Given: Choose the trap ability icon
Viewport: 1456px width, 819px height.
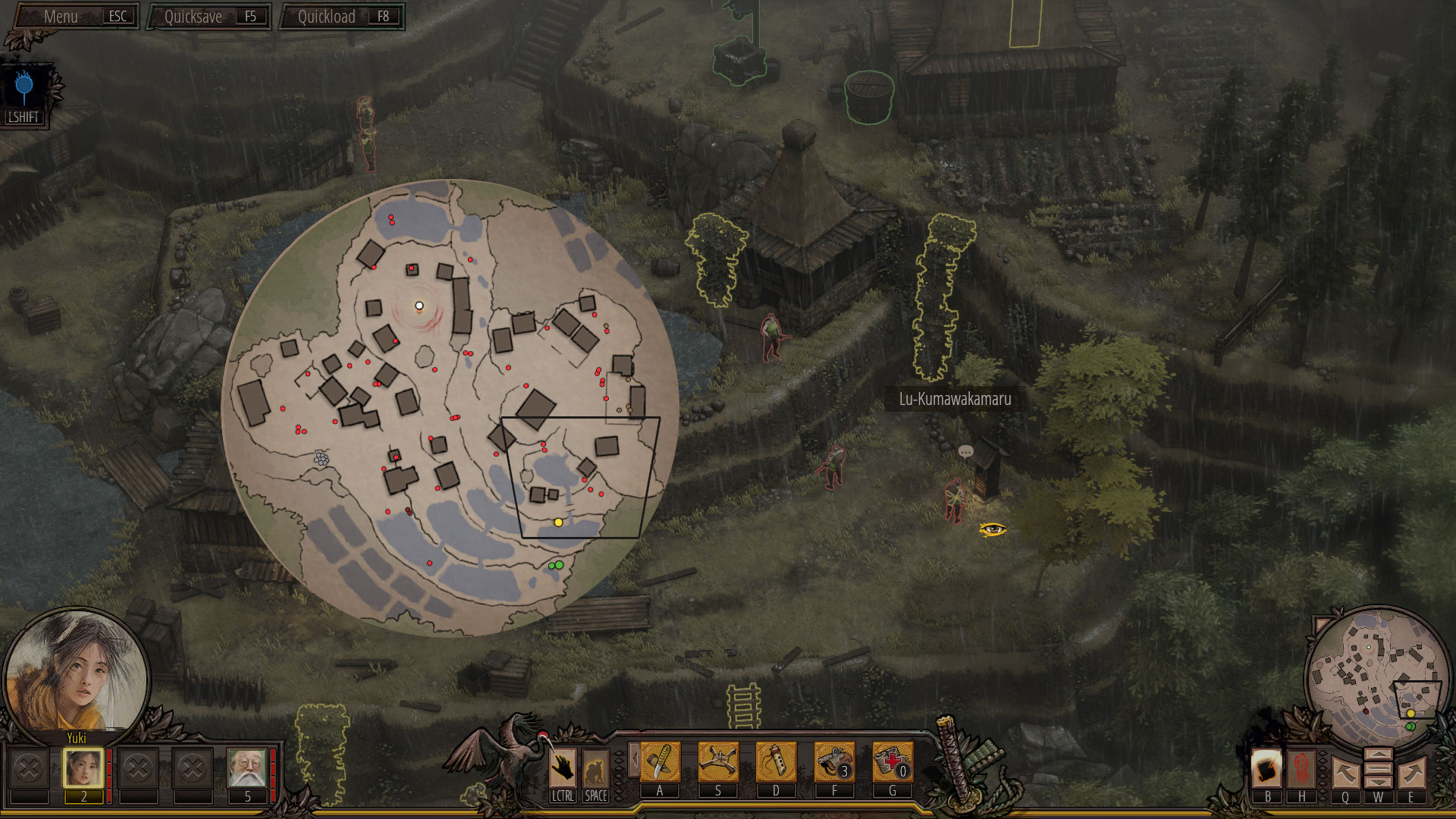Looking at the screenshot, I should click(x=718, y=762).
